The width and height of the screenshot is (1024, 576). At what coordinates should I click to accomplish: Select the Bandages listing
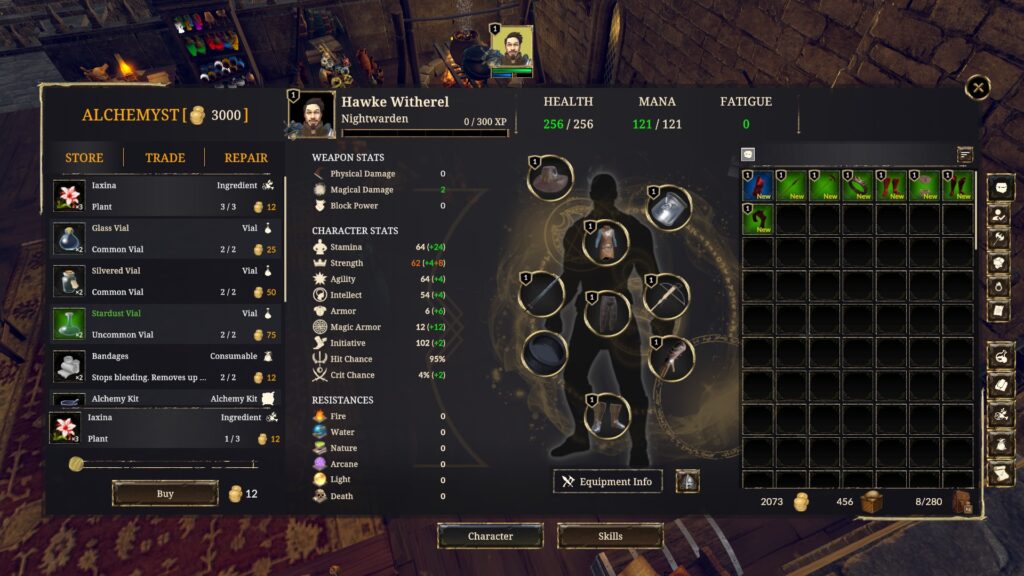click(166, 366)
